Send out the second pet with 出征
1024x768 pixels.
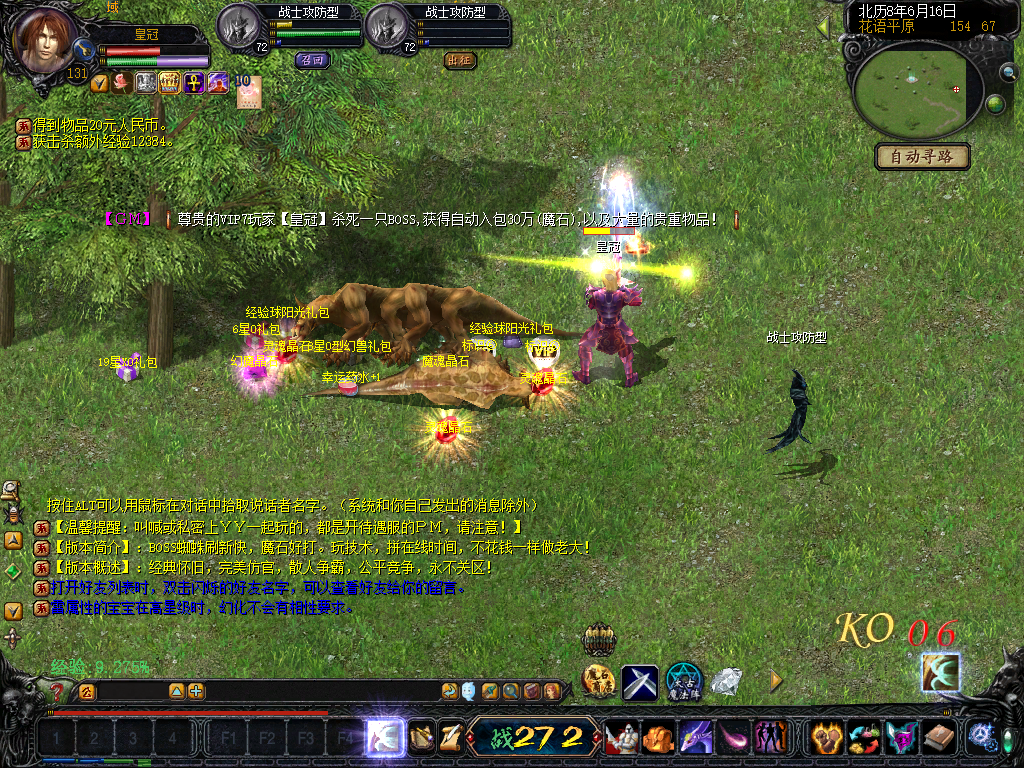point(460,60)
